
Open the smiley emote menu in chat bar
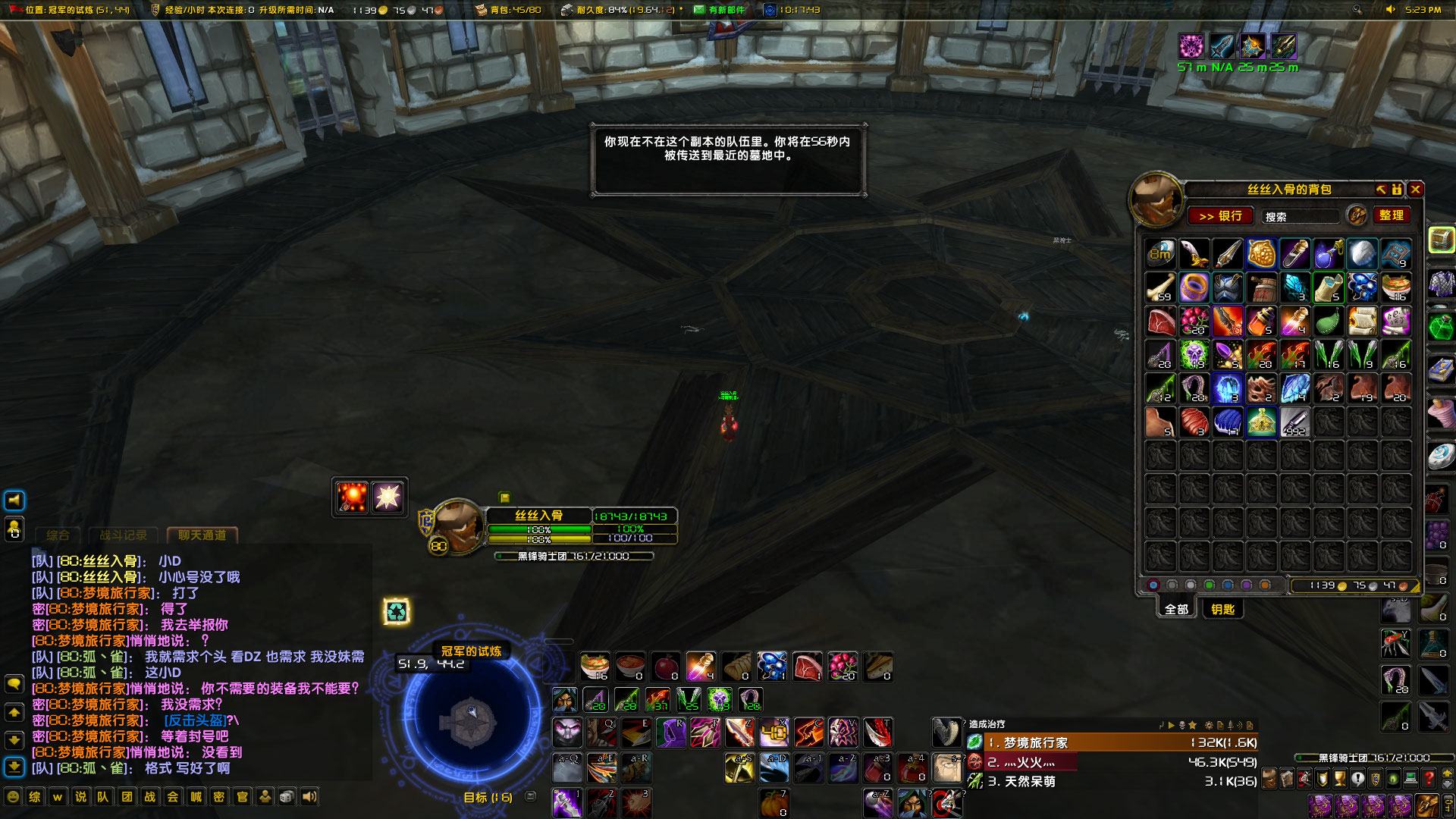(x=12, y=798)
